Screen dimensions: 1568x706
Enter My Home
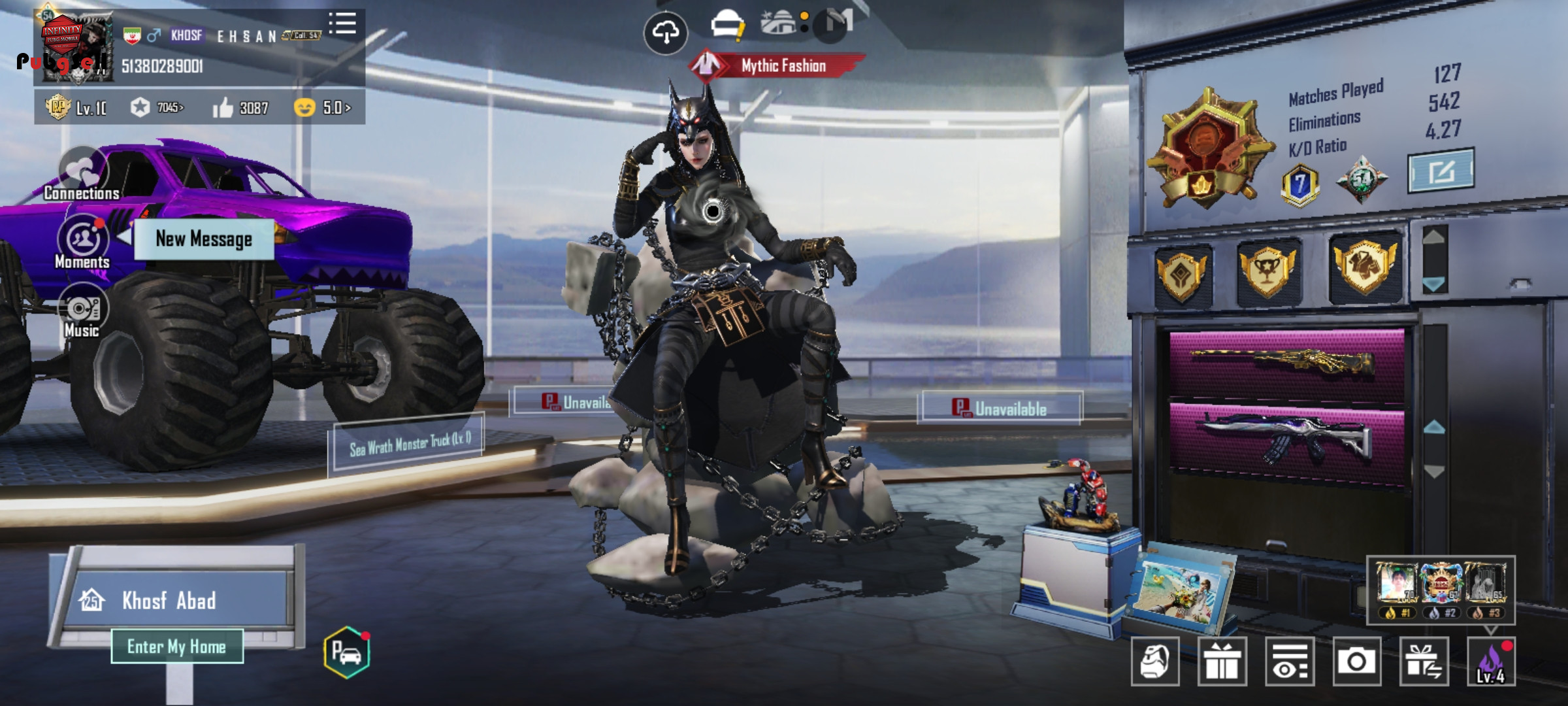point(176,647)
